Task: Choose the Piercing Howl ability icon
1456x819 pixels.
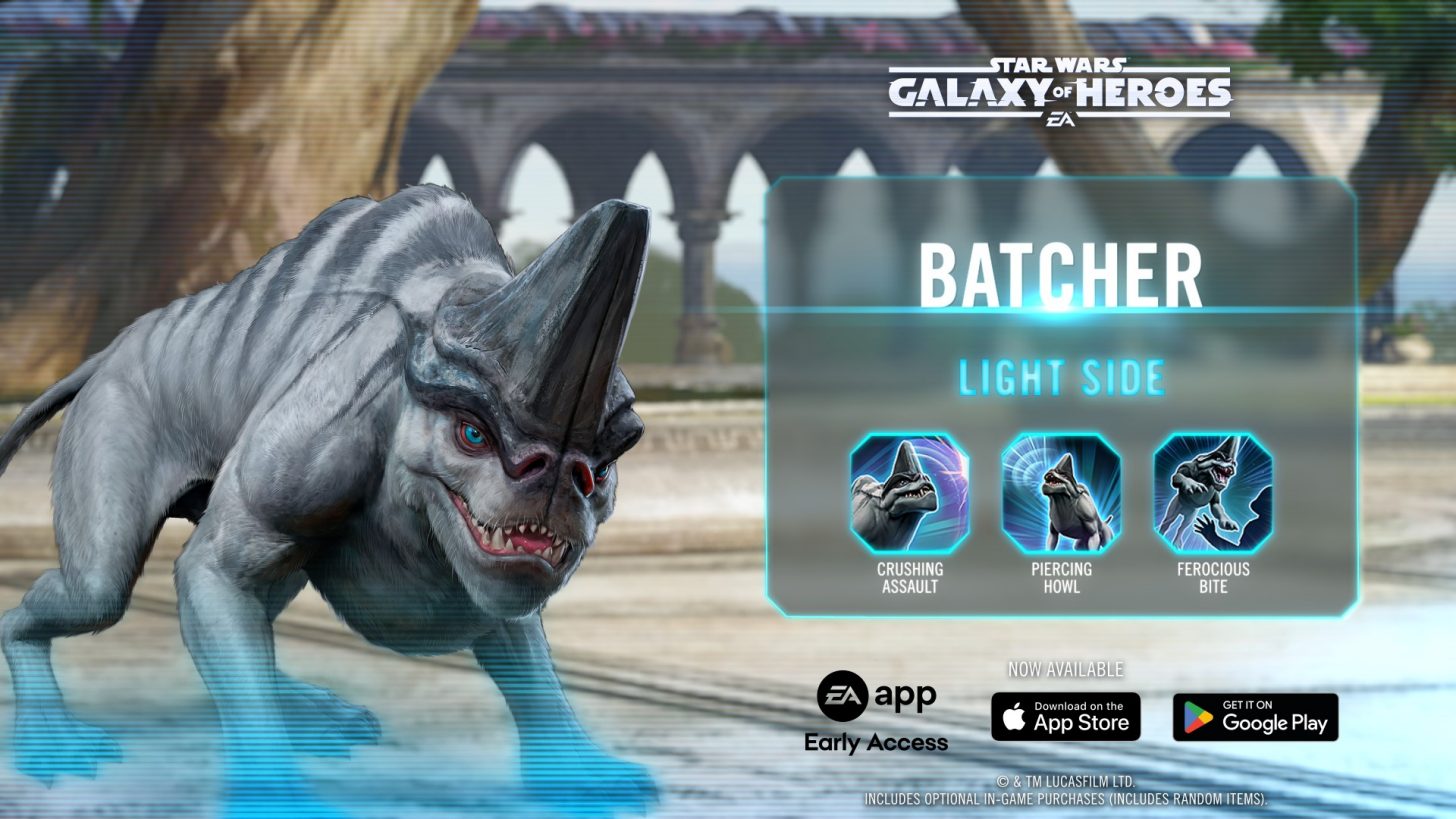Action: [1061, 493]
